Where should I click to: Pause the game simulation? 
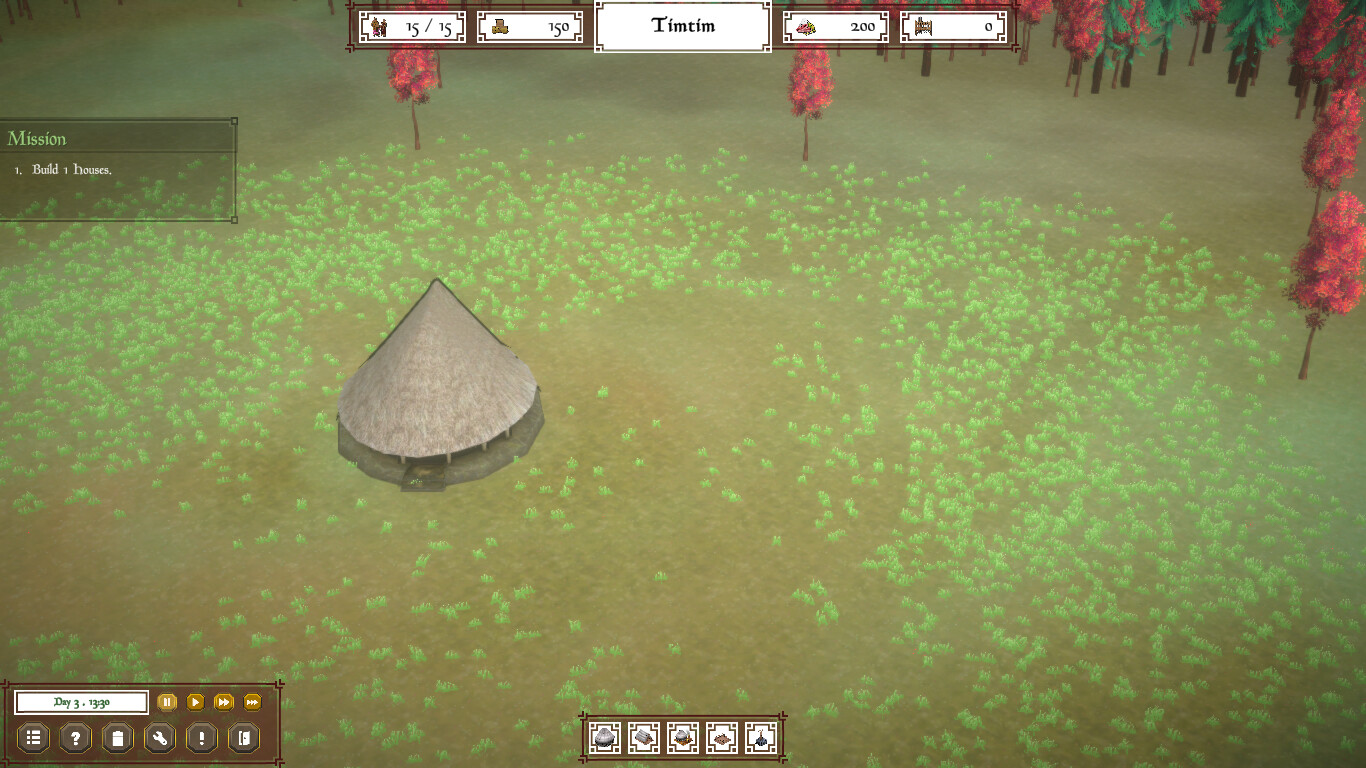[167, 702]
